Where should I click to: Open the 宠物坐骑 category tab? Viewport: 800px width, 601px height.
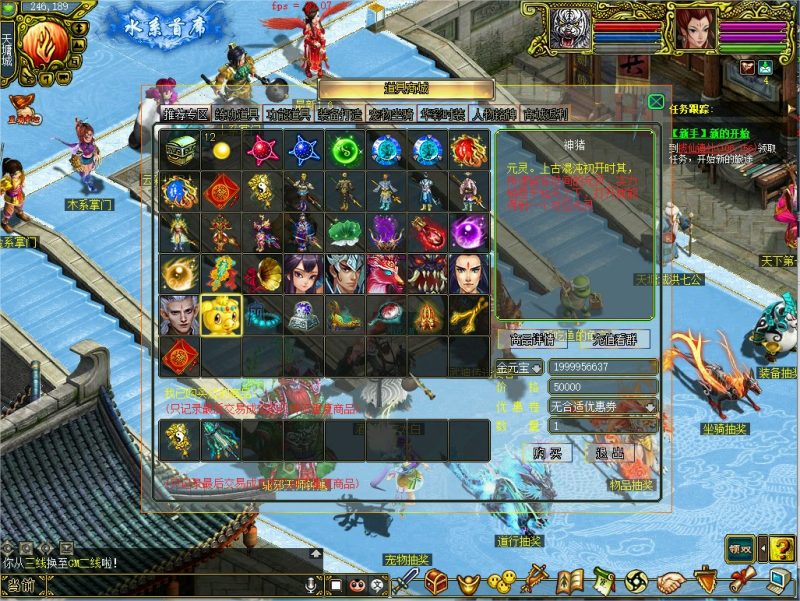point(392,113)
